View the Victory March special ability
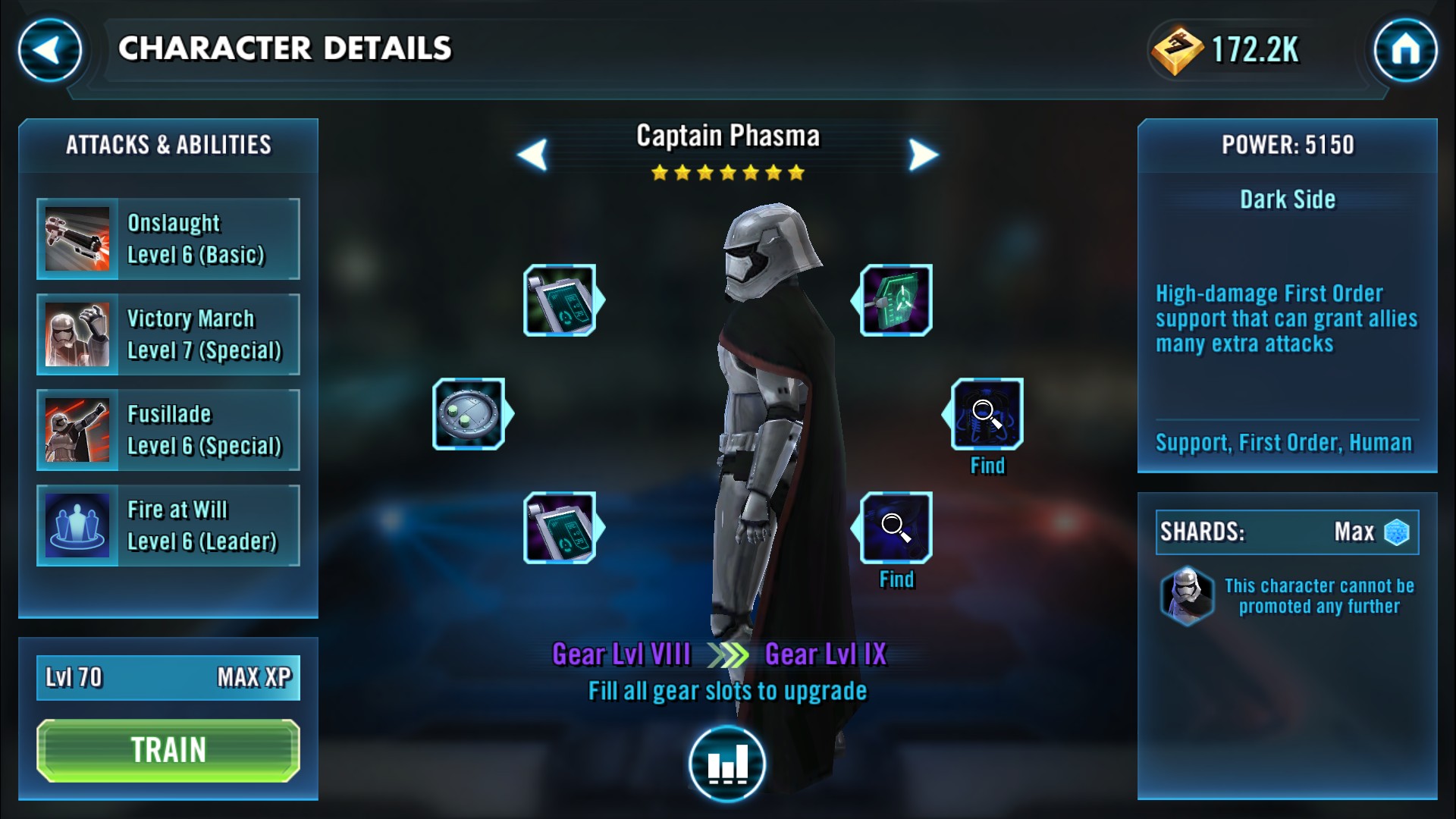1456x819 pixels. coord(168,334)
